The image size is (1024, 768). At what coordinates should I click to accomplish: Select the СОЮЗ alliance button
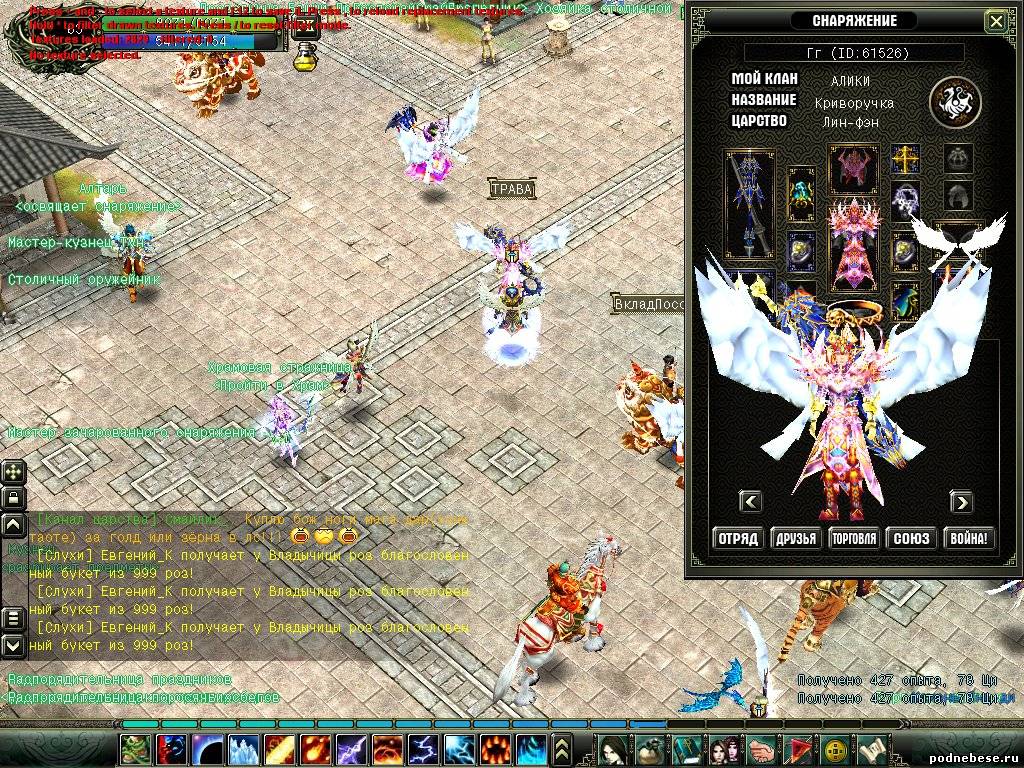click(911, 538)
